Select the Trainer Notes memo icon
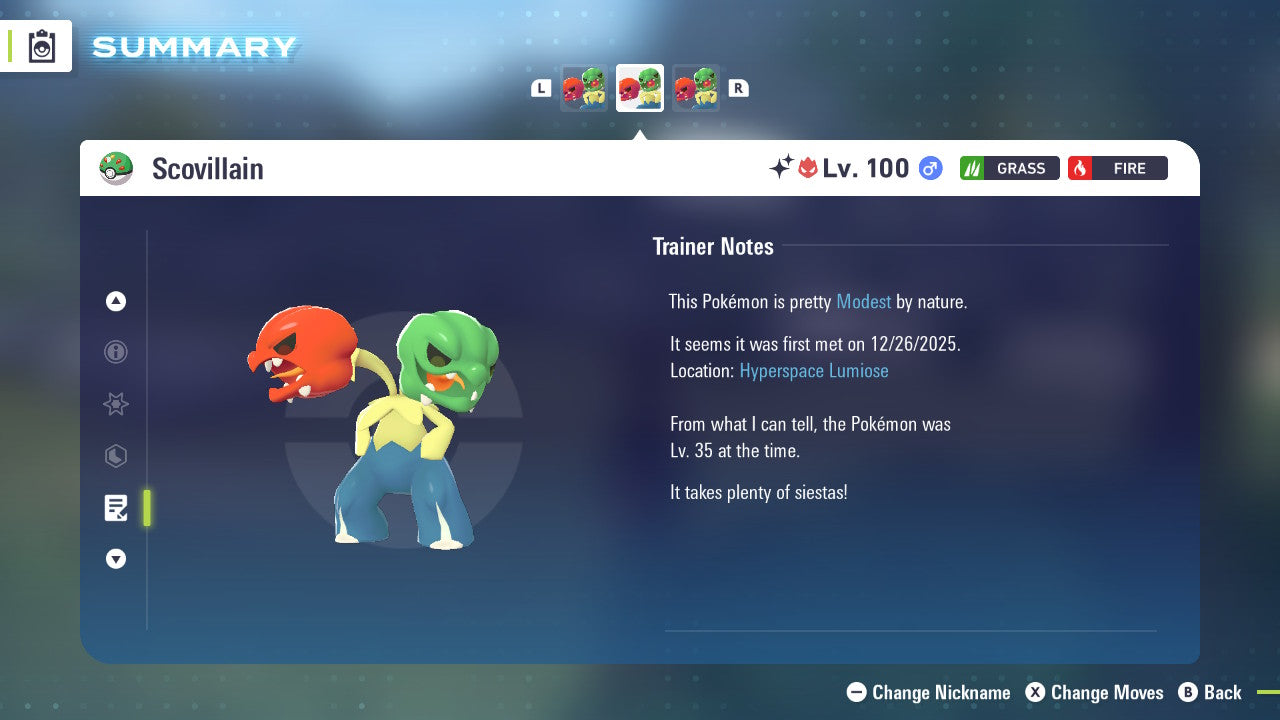The image size is (1280, 720). coord(116,508)
